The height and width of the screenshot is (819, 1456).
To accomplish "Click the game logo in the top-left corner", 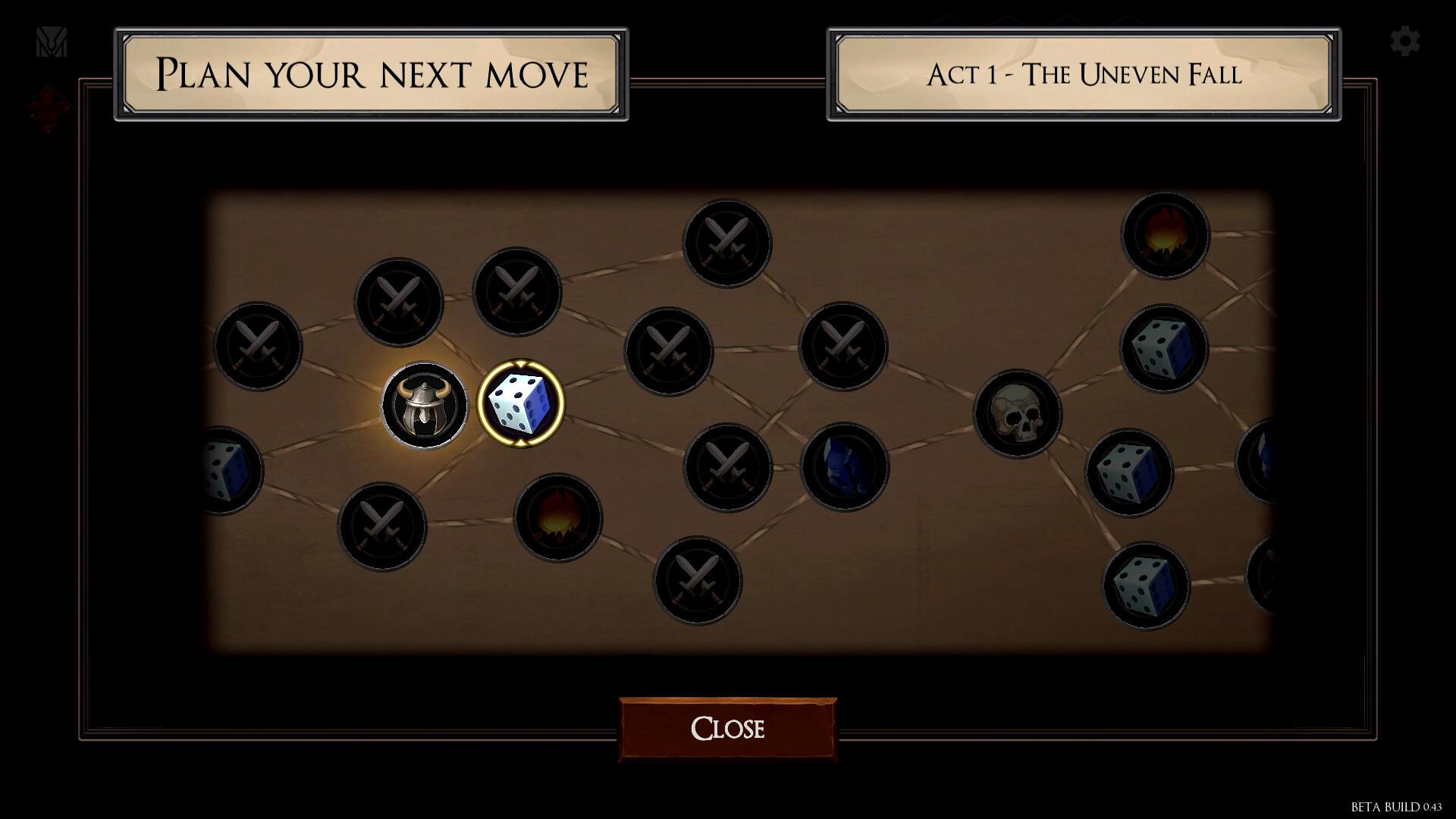I will (52, 43).
